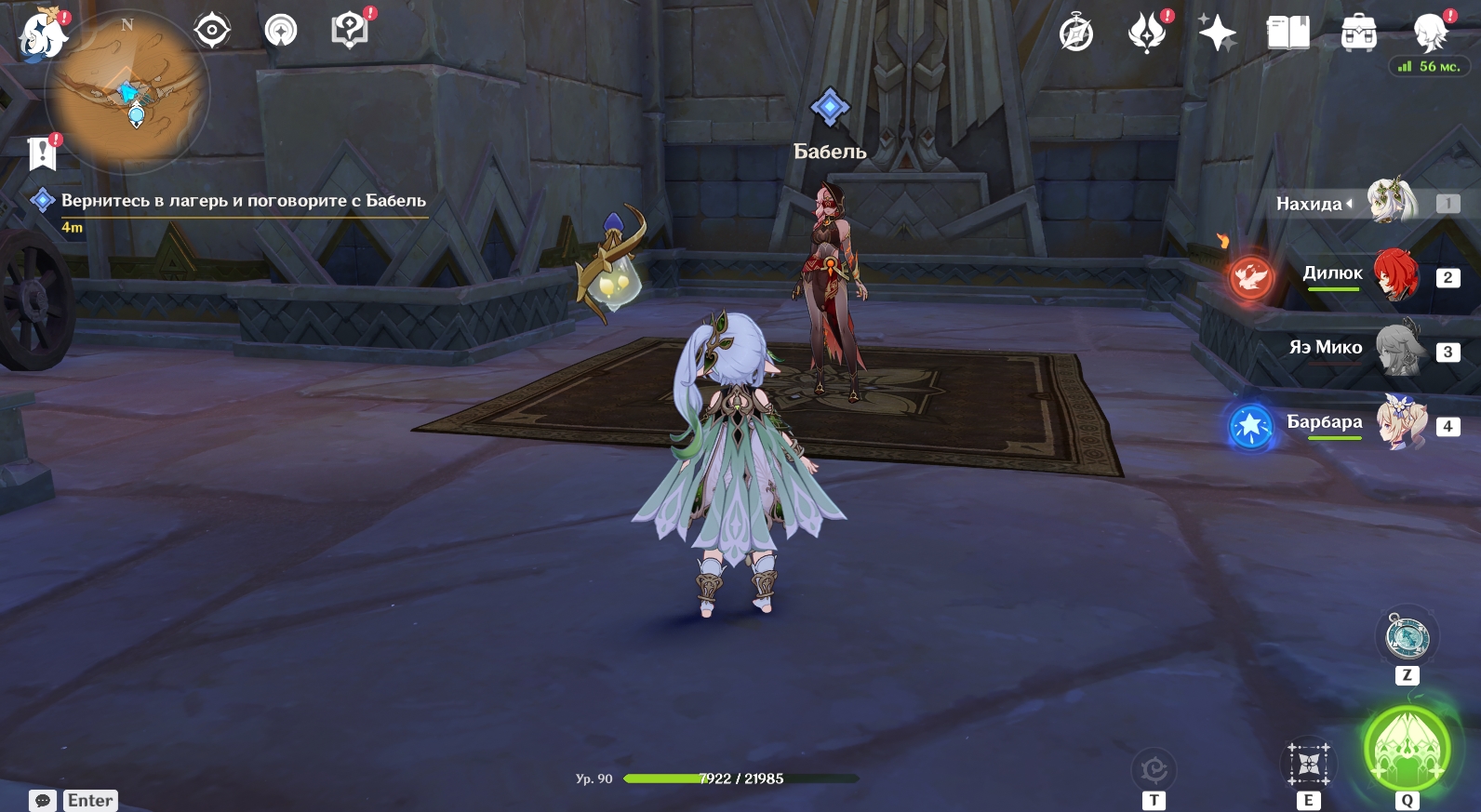Image resolution: width=1481 pixels, height=812 pixels.
Task: Open the quest journal bookmark icon
Action: click(43, 153)
